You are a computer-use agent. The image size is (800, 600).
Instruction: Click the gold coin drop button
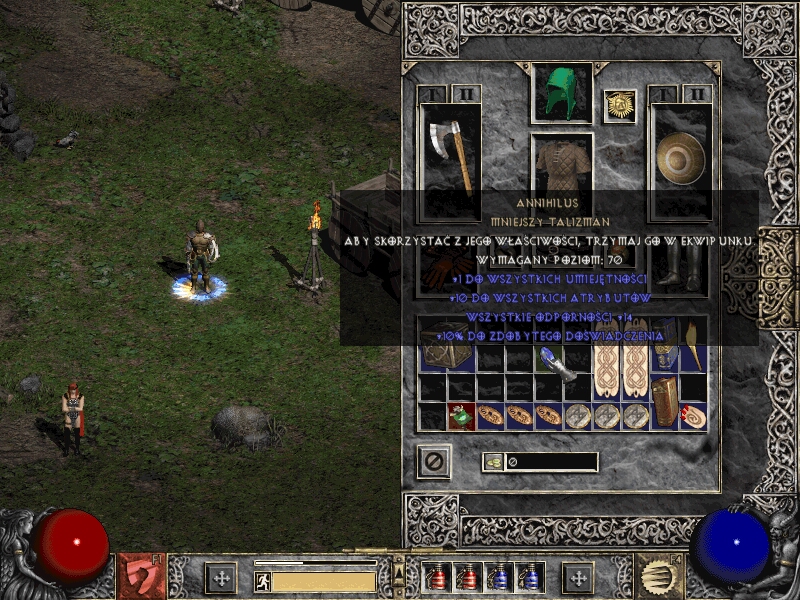click(x=494, y=462)
